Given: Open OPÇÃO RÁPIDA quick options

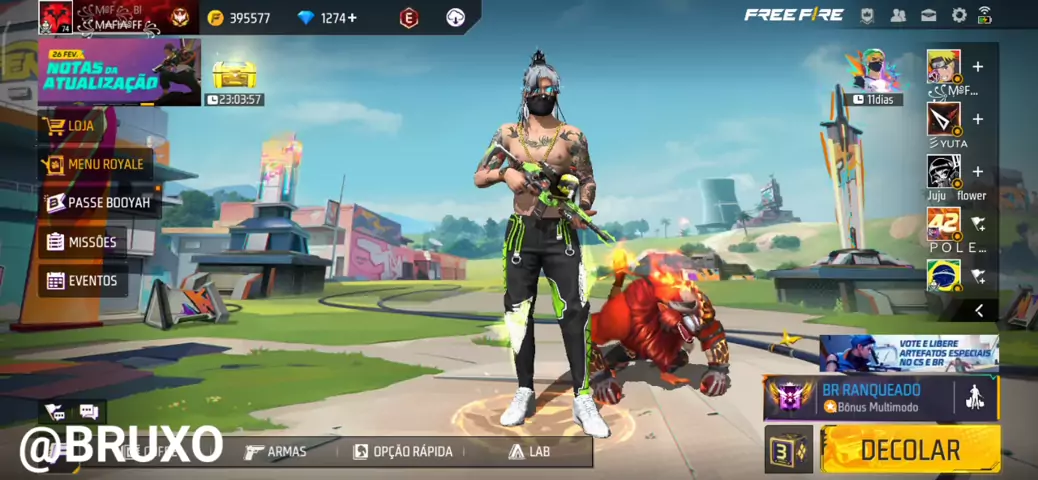Looking at the screenshot, I should point(403,451).
